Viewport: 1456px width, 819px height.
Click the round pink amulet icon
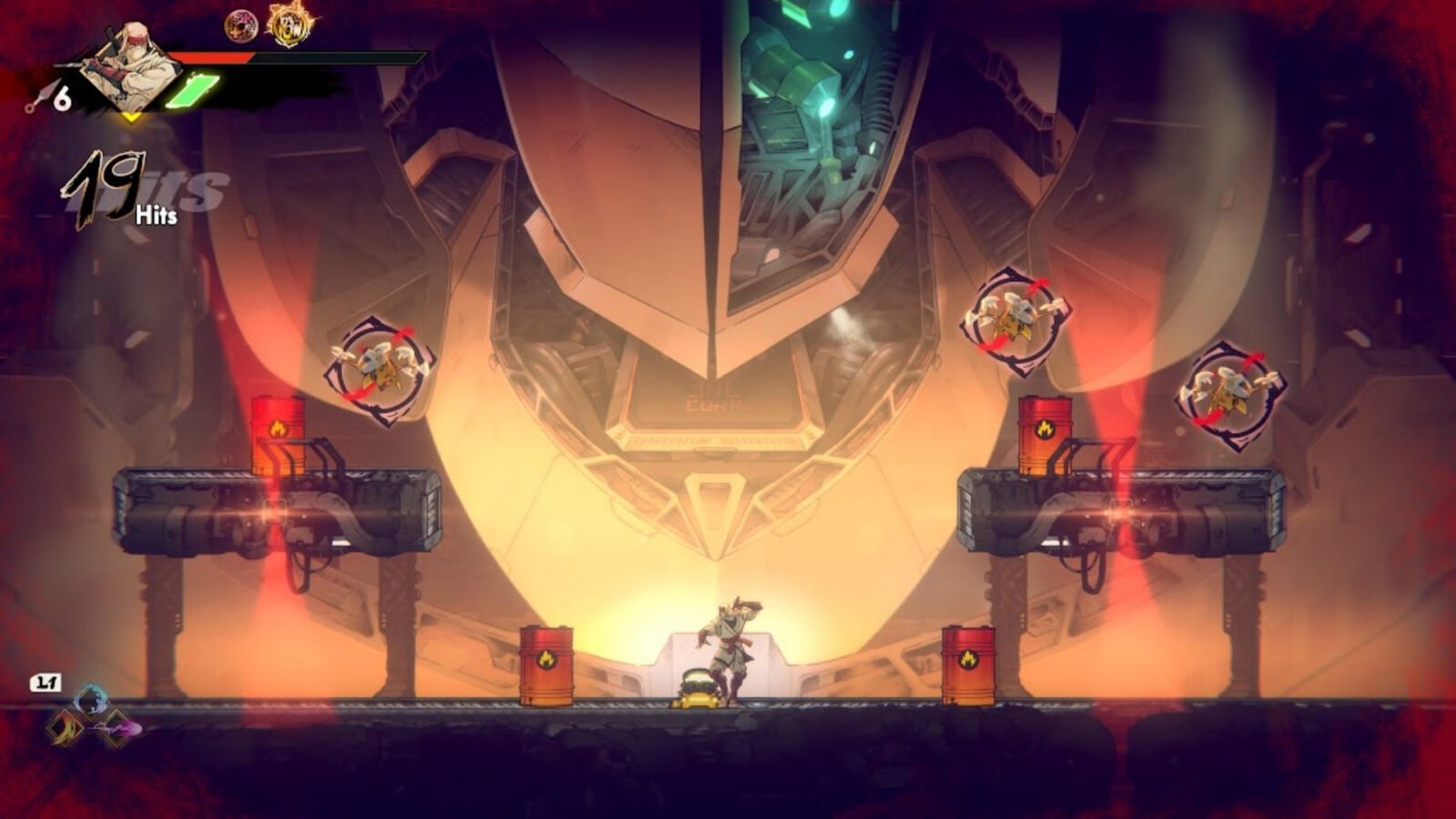[241, 25]
